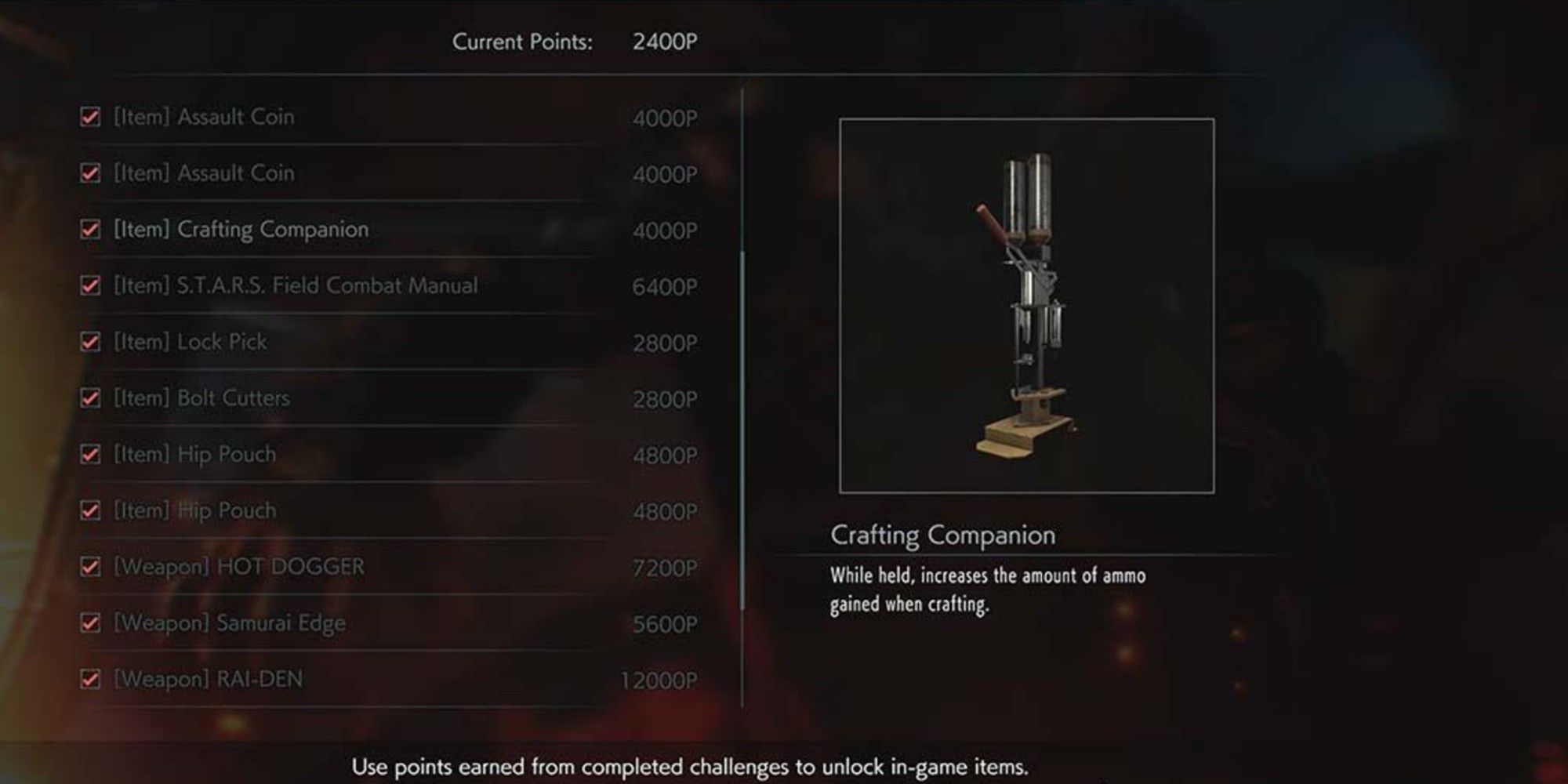The image size is (1568, 784).
Task: Uncheck the first Hip Pouch item
Action: pos(92,455)
